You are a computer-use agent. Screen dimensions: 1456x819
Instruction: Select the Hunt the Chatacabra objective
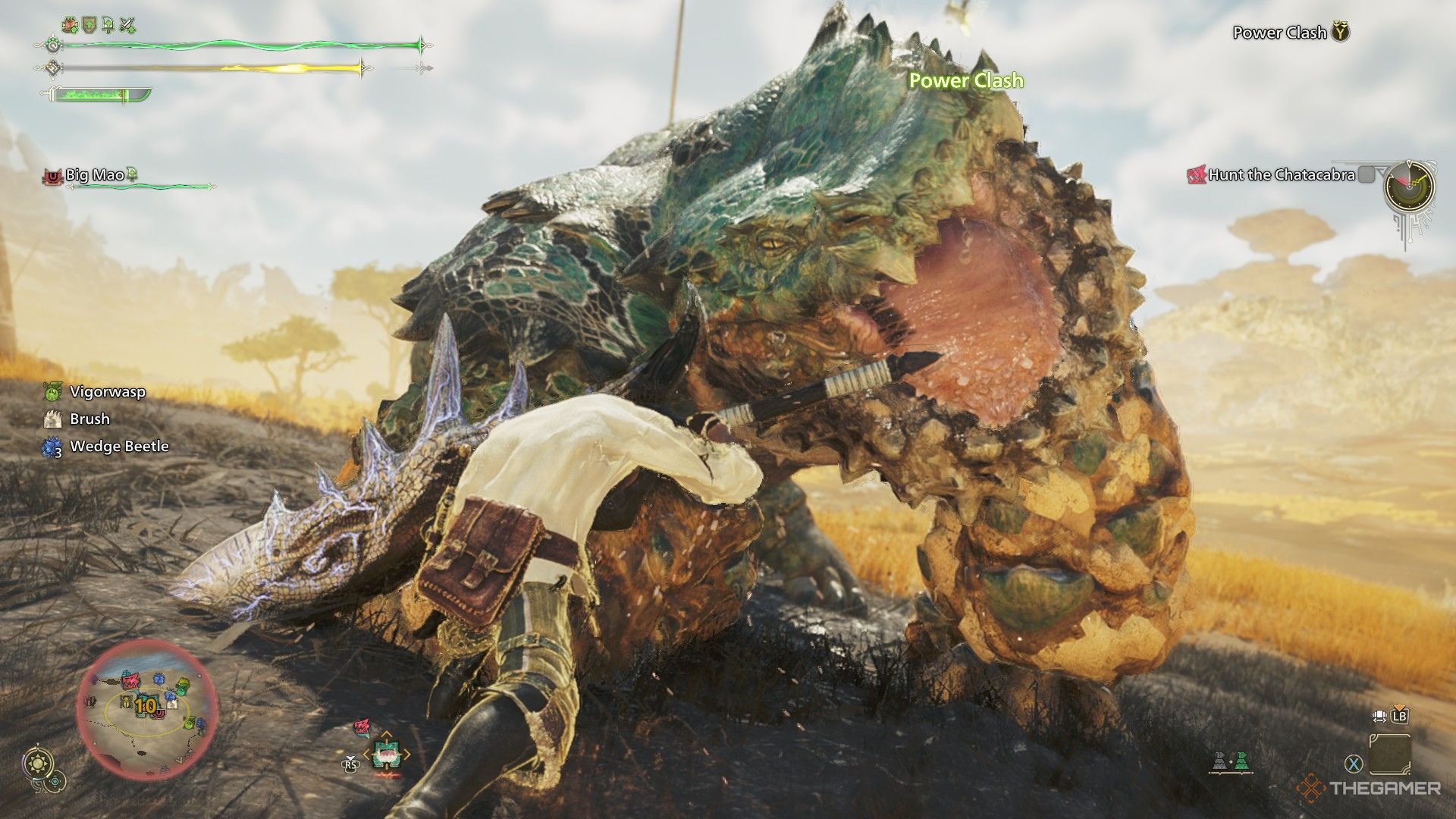1281,174
